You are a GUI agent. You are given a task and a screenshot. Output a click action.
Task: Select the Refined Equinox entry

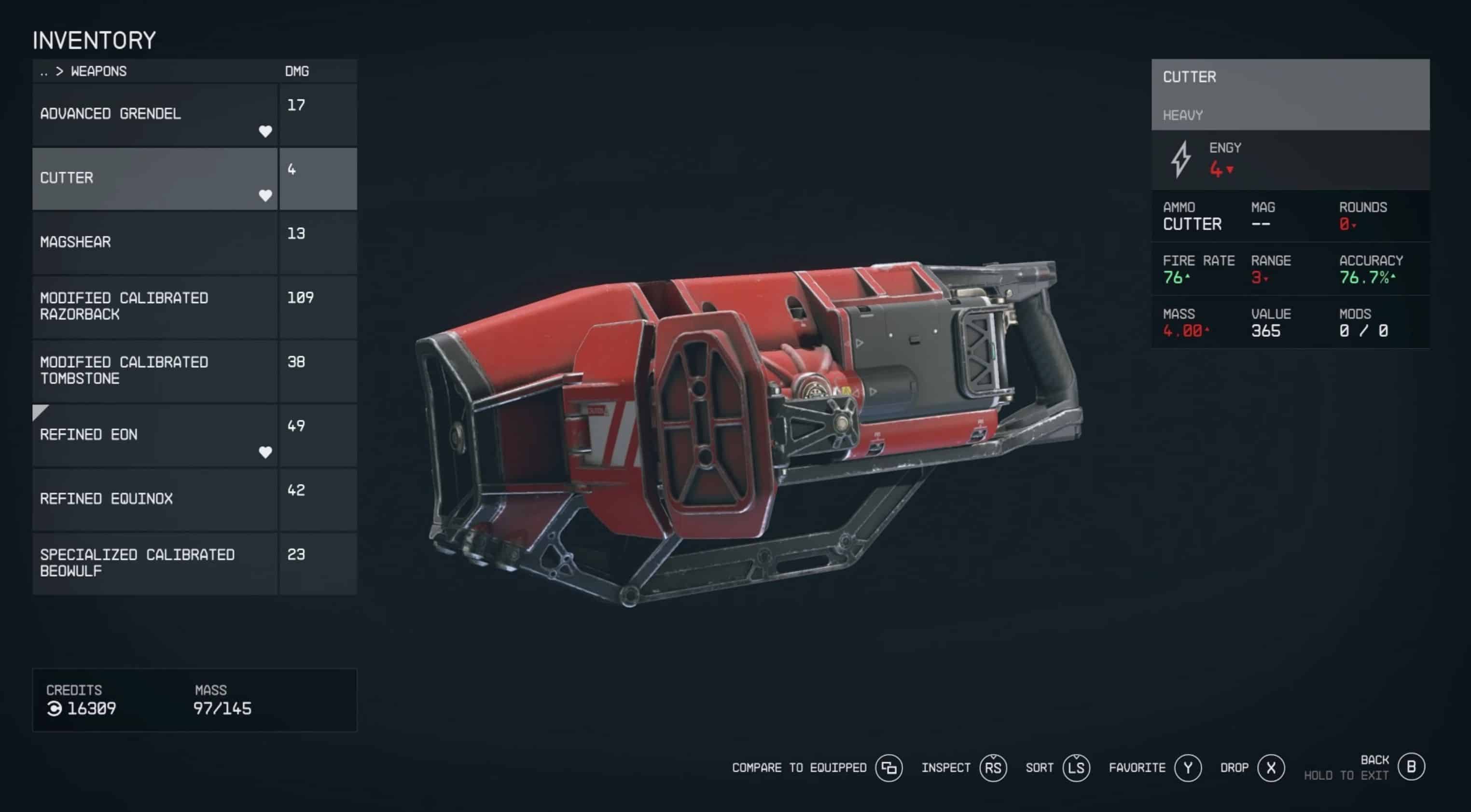[154, 499]
